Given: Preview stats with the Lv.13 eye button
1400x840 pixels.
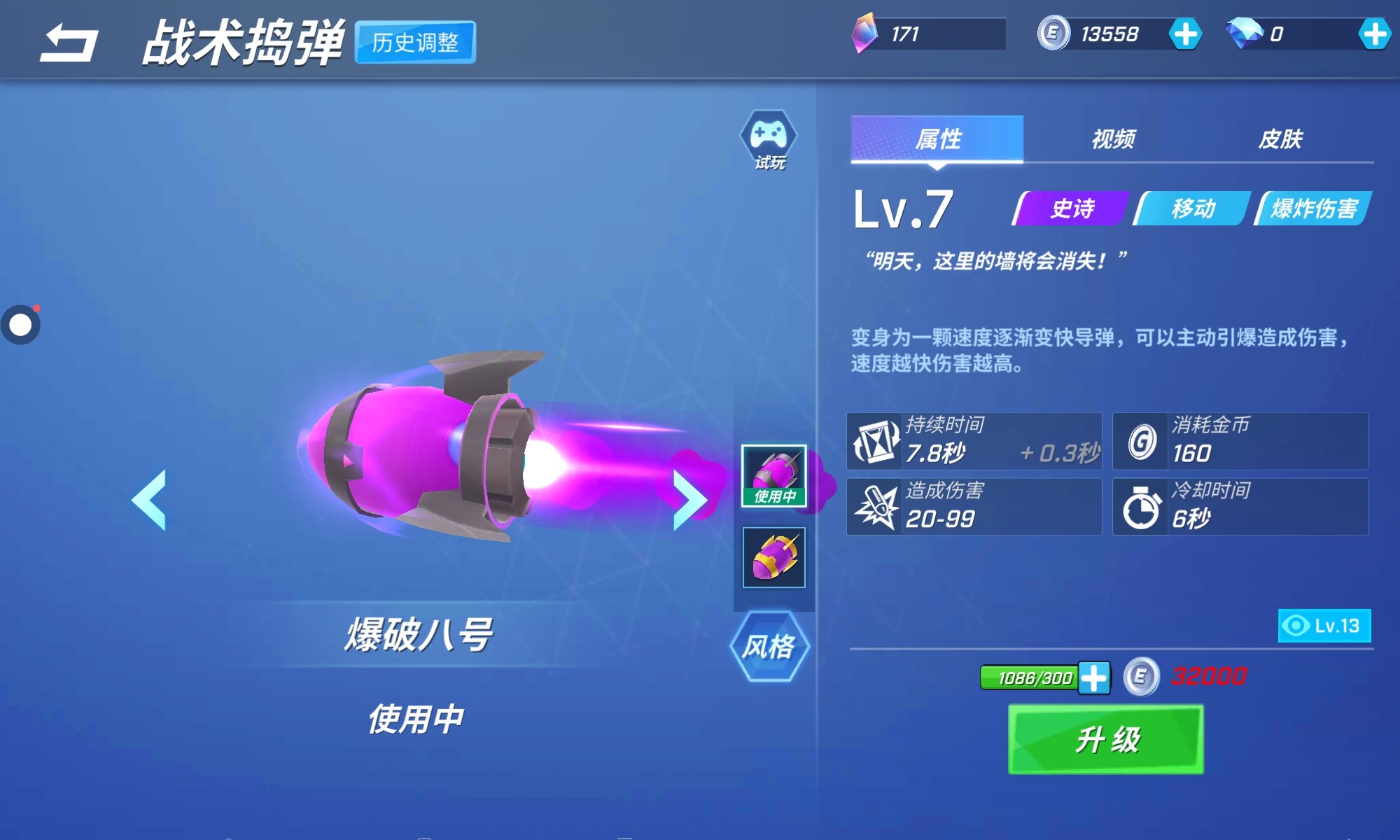Looking at the screenshot, I should coord(1324,626).
